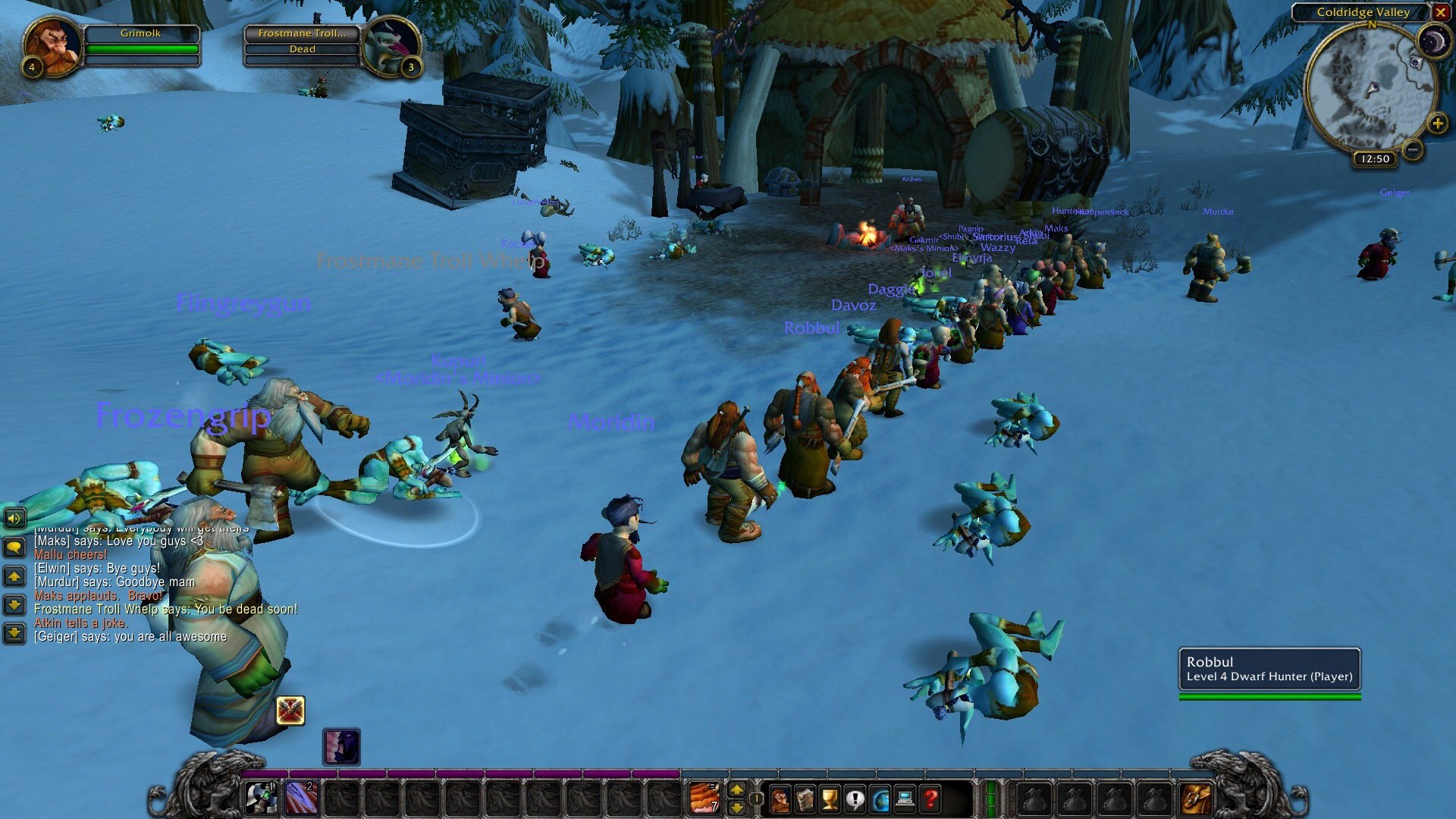Eat the food item stacked at 7
This screenshot has width=1456, height=819.
[x=704, y=799]
